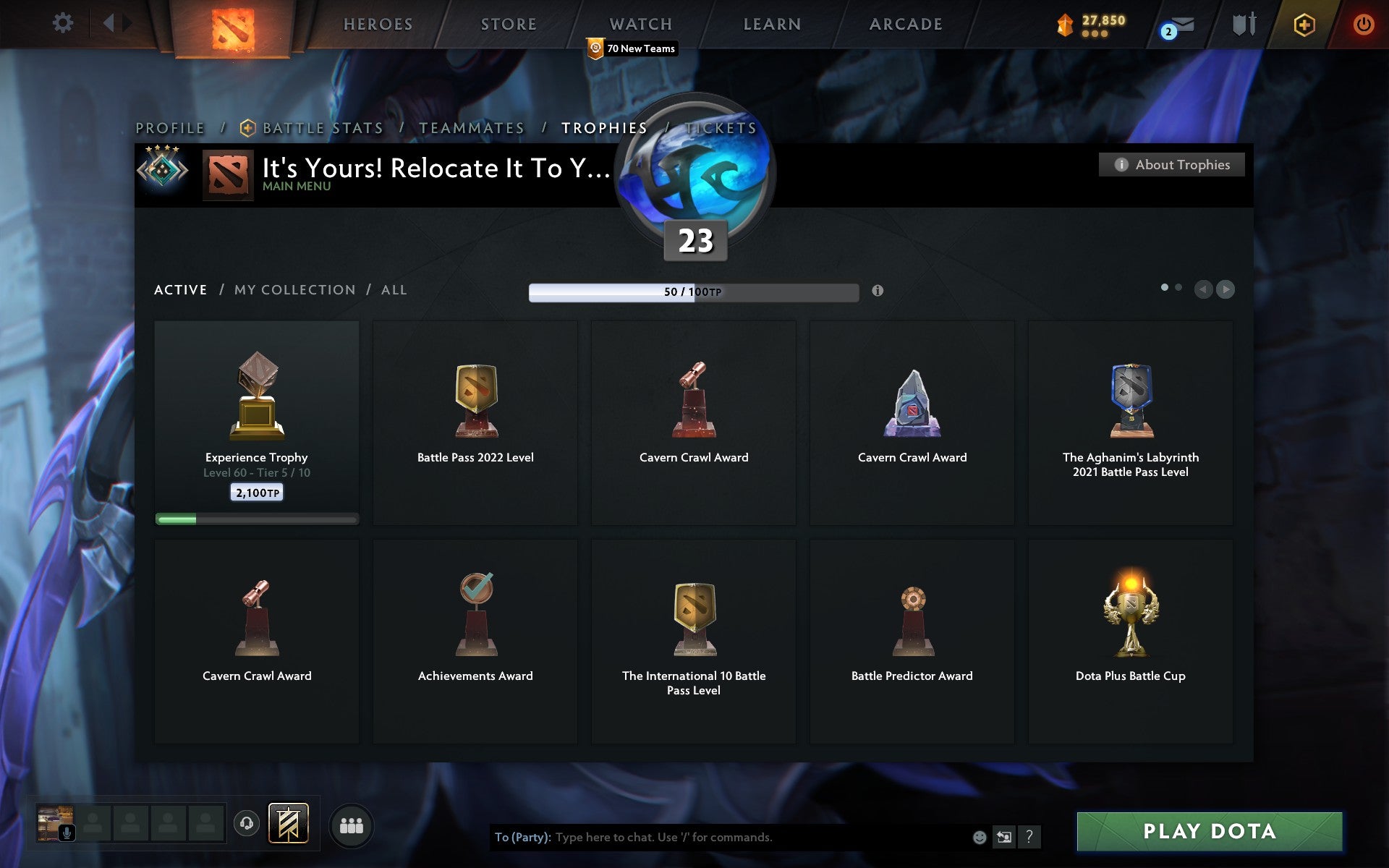Image resolution: width=1389 pixels, height=868 pixels.
Task: Open the settings gear
Action: pyautogui.click(x=64, y=22)
